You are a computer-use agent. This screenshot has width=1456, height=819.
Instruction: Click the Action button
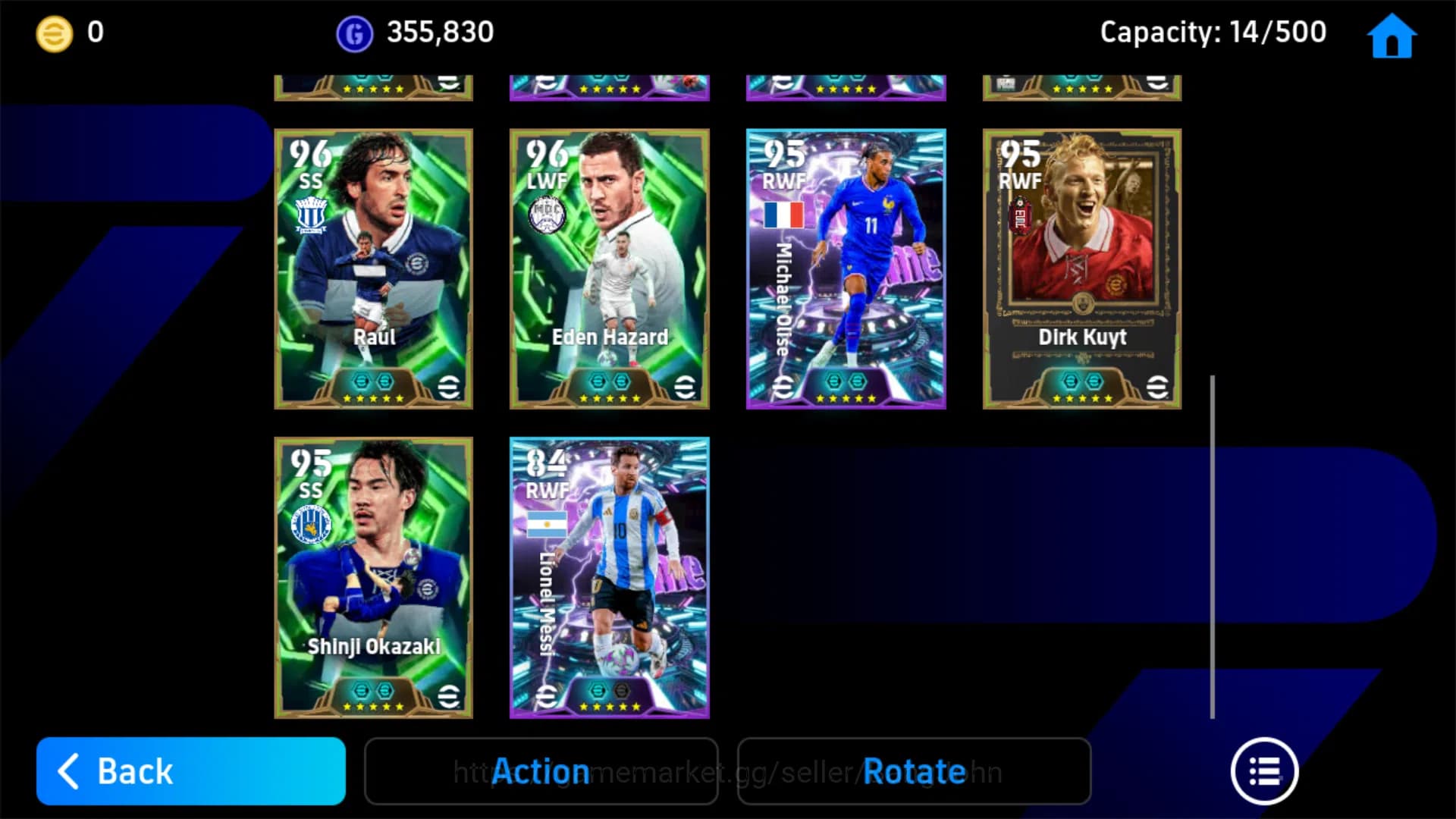(541, 770)
